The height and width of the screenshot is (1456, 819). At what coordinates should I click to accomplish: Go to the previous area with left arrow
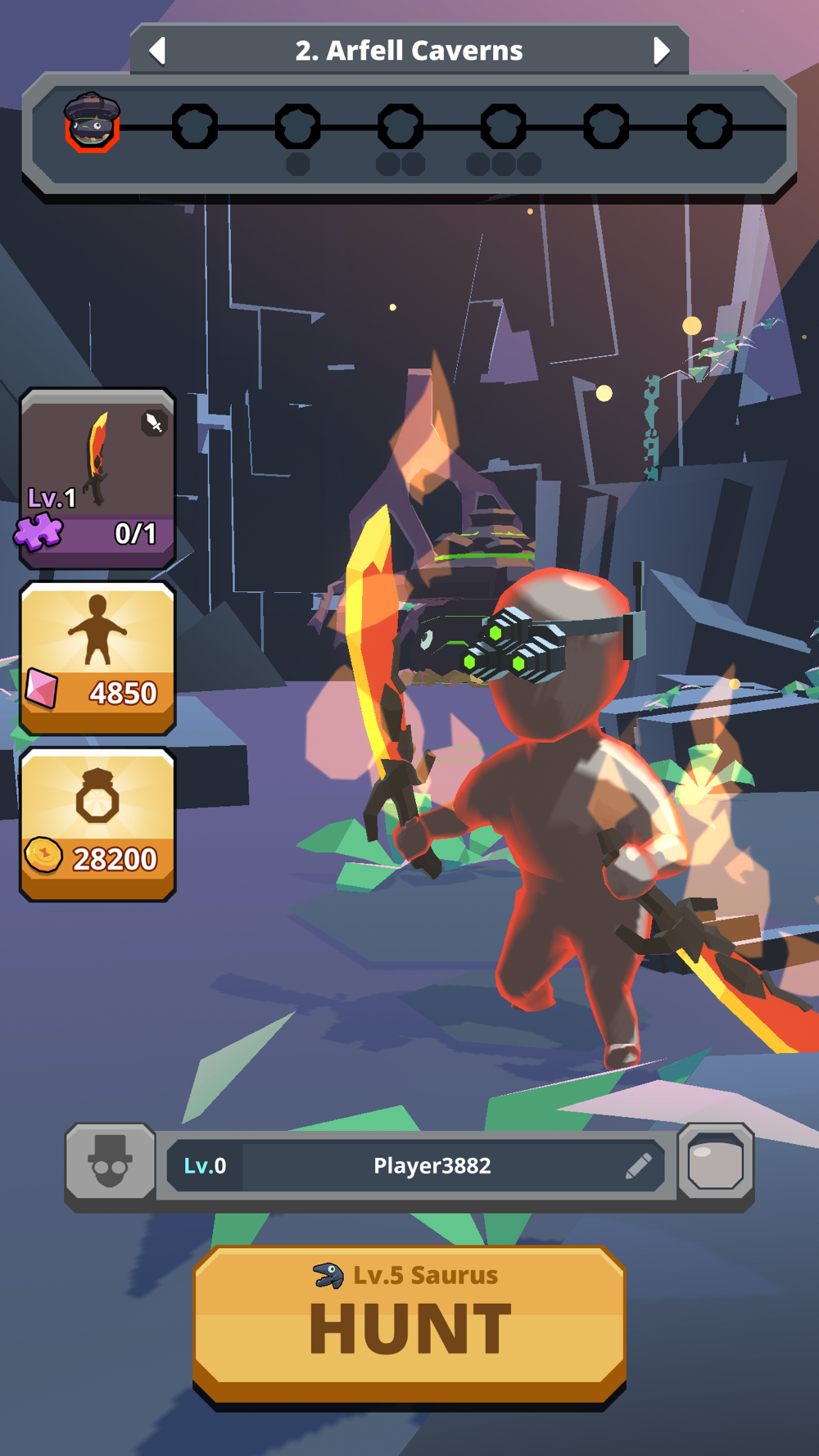pyautogui.click(x=158, y=51)
